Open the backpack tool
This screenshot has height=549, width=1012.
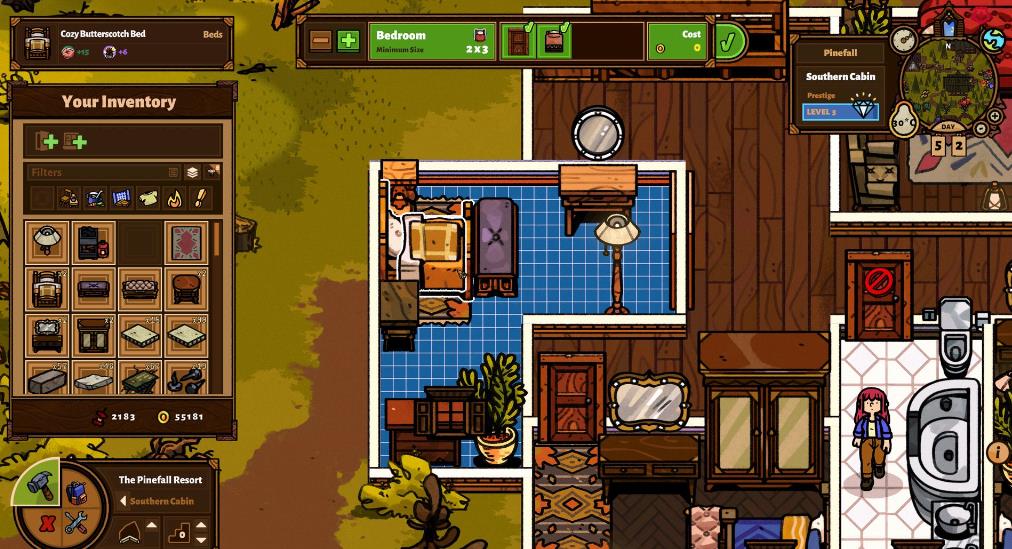point(76,492)
